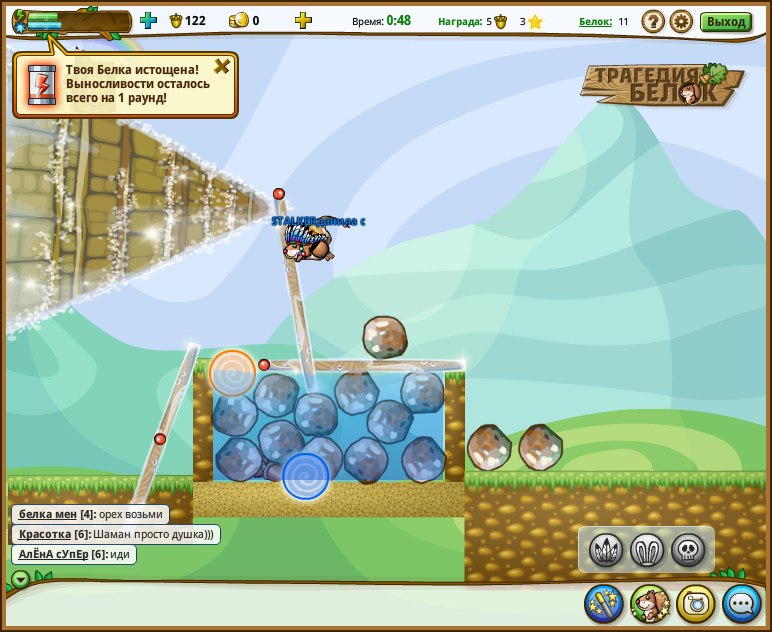
Task: Buy more coins with the yellow plus button
Action: point(303,20)
